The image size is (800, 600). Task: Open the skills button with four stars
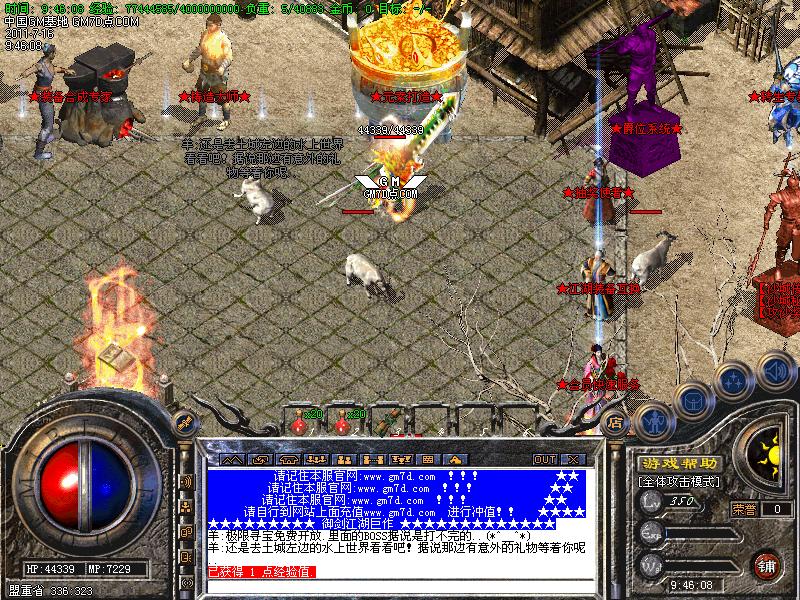point(735,381)
